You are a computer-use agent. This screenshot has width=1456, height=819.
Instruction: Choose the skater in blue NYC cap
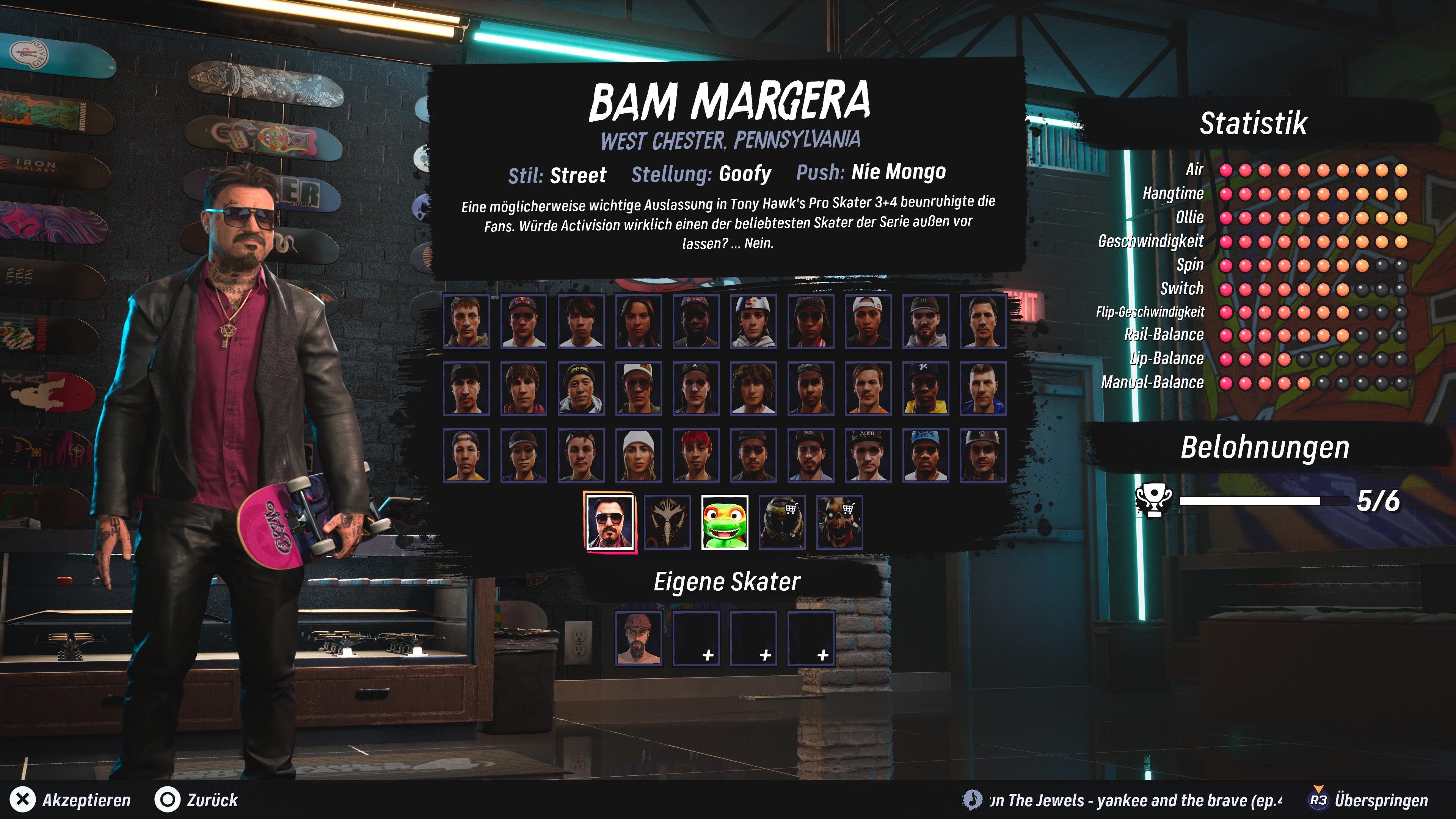coord(925,455)
